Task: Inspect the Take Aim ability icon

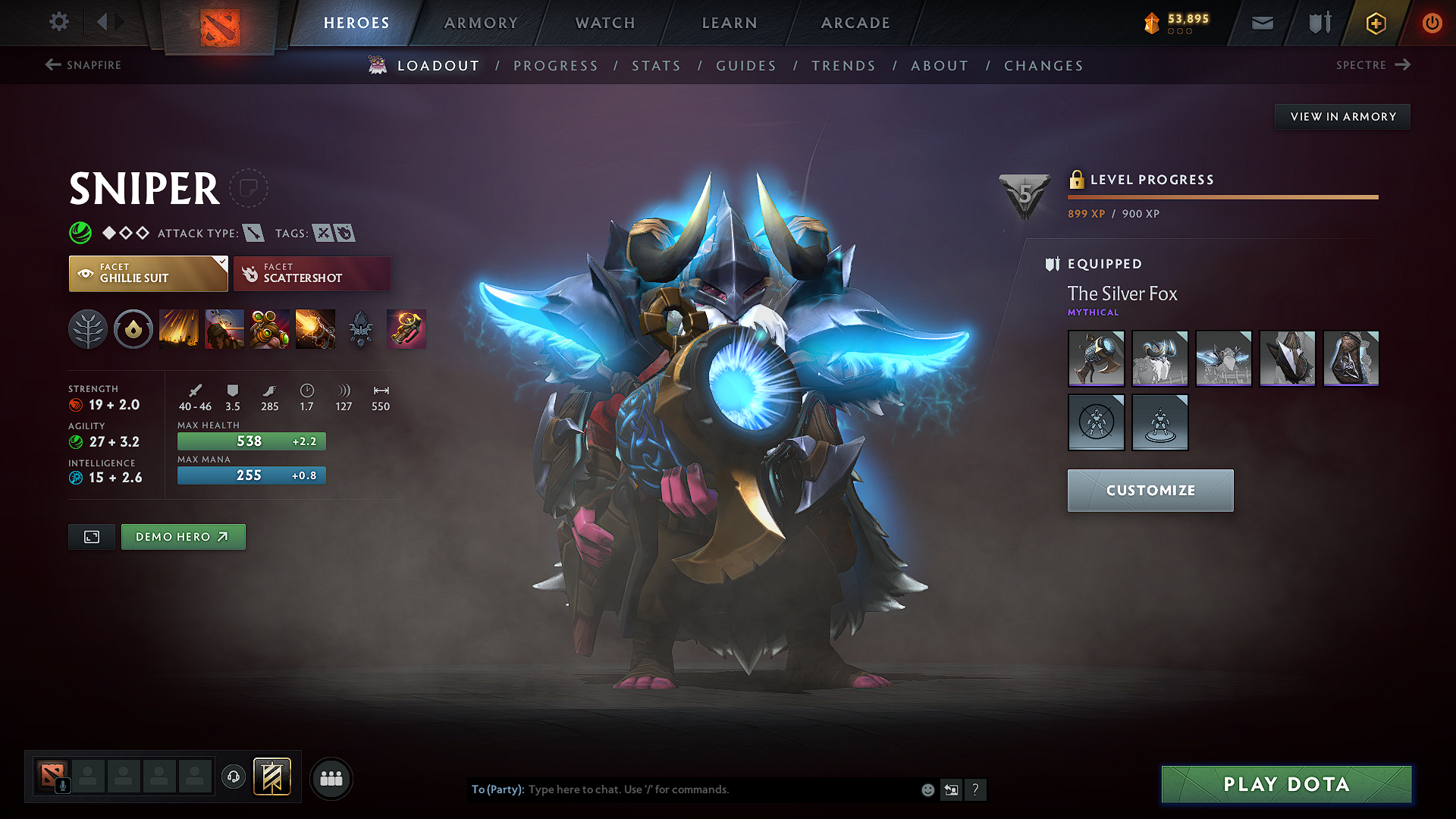Action: (x=270, y=329)
